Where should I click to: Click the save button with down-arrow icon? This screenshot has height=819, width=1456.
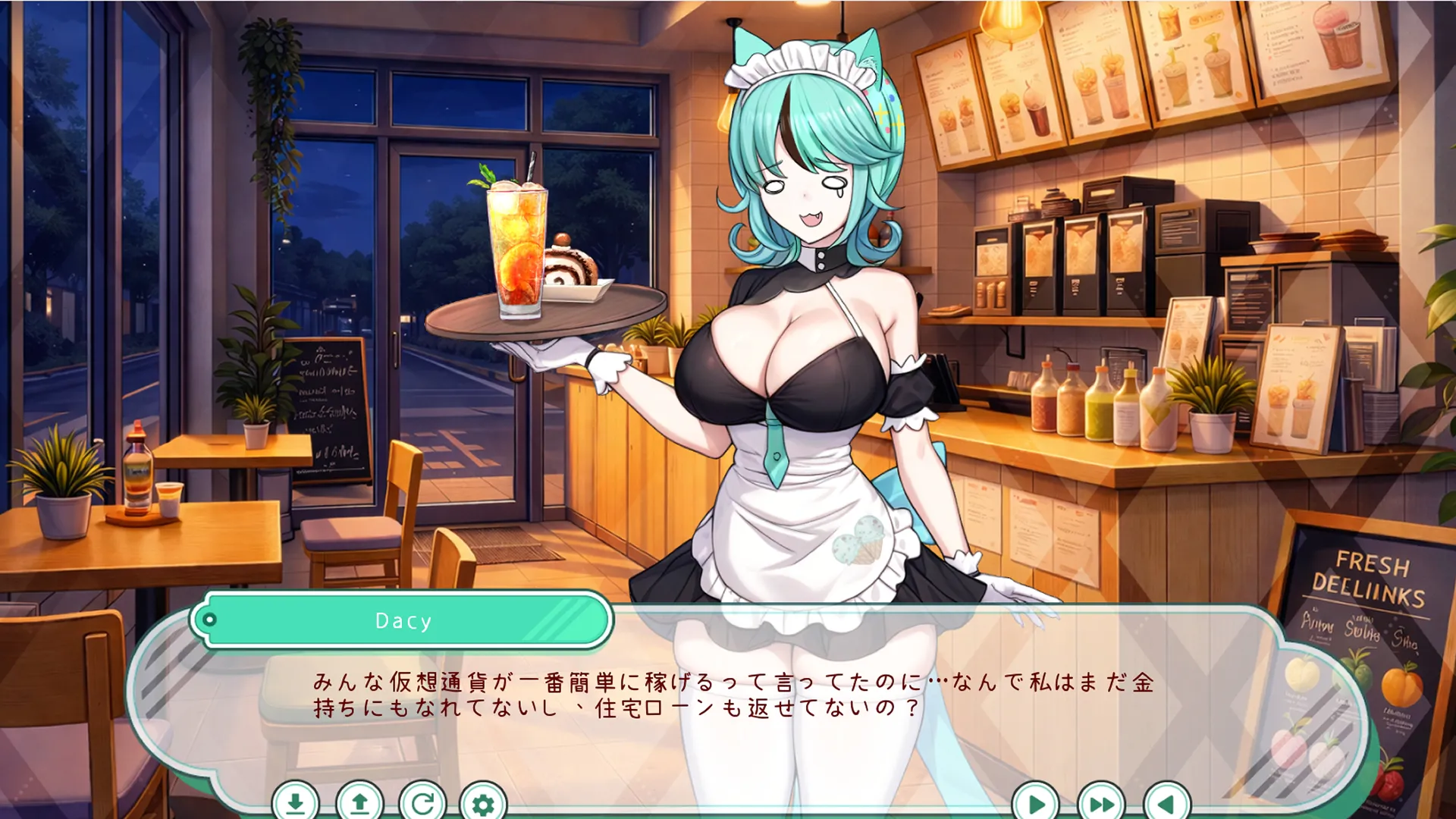[296, 802]
